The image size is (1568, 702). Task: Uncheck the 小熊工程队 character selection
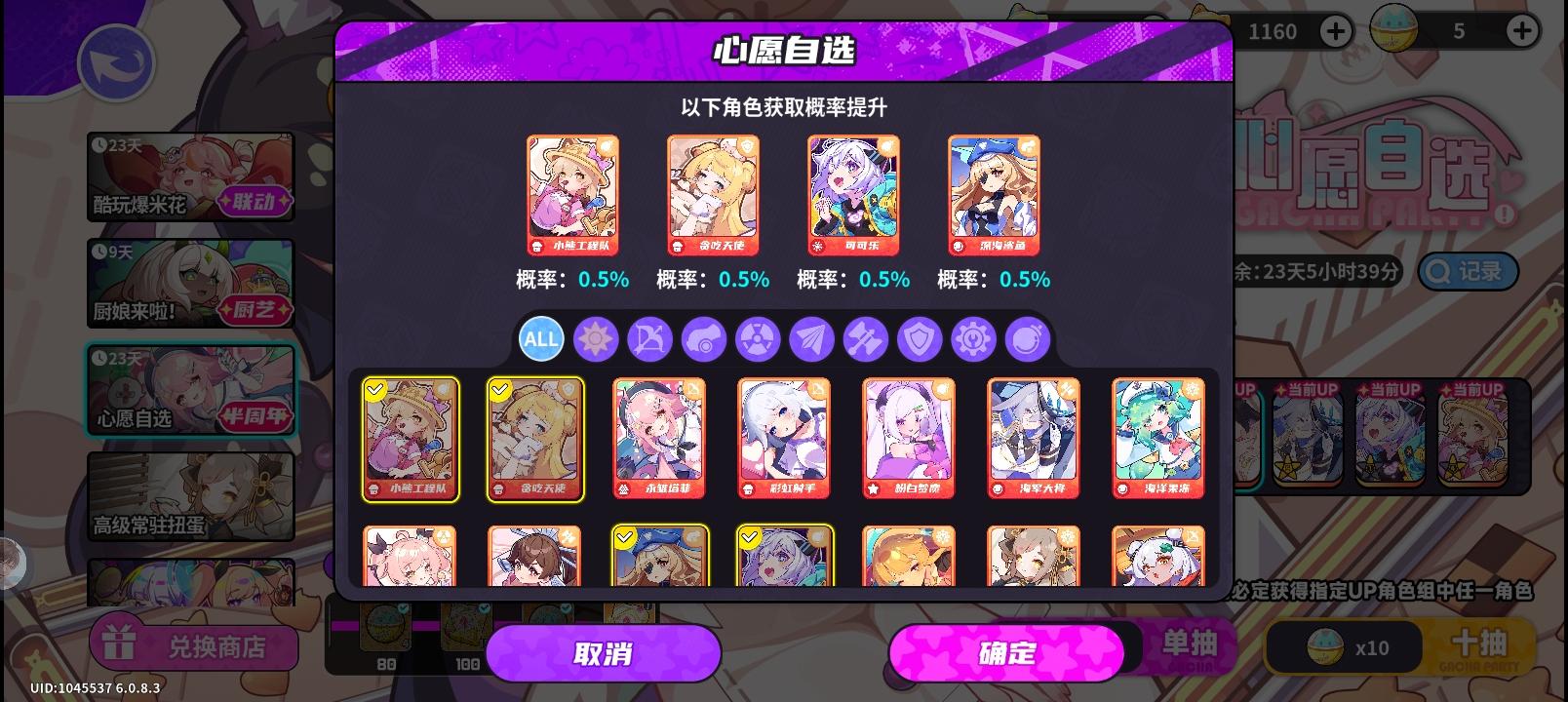click(x=411, y=438)
